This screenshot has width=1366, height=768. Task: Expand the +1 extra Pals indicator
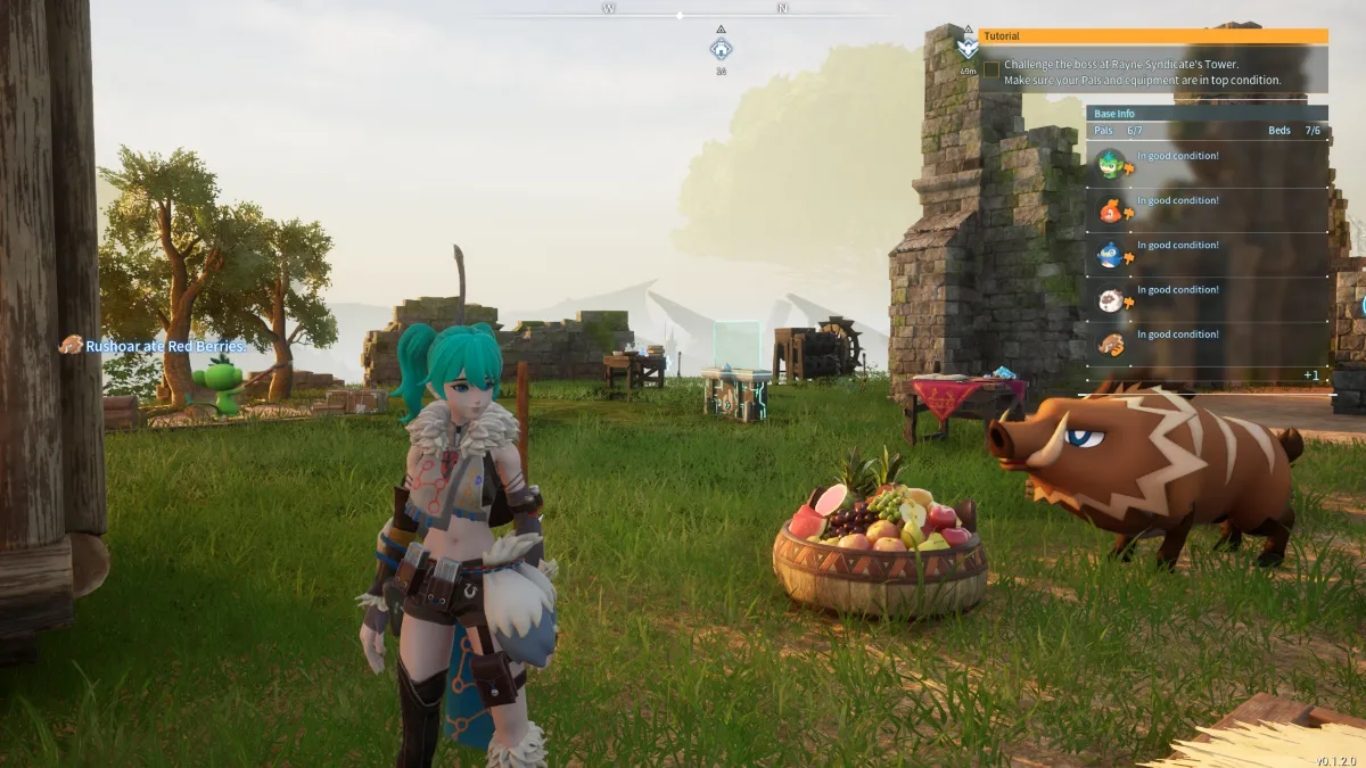(x=1311, y=375)
